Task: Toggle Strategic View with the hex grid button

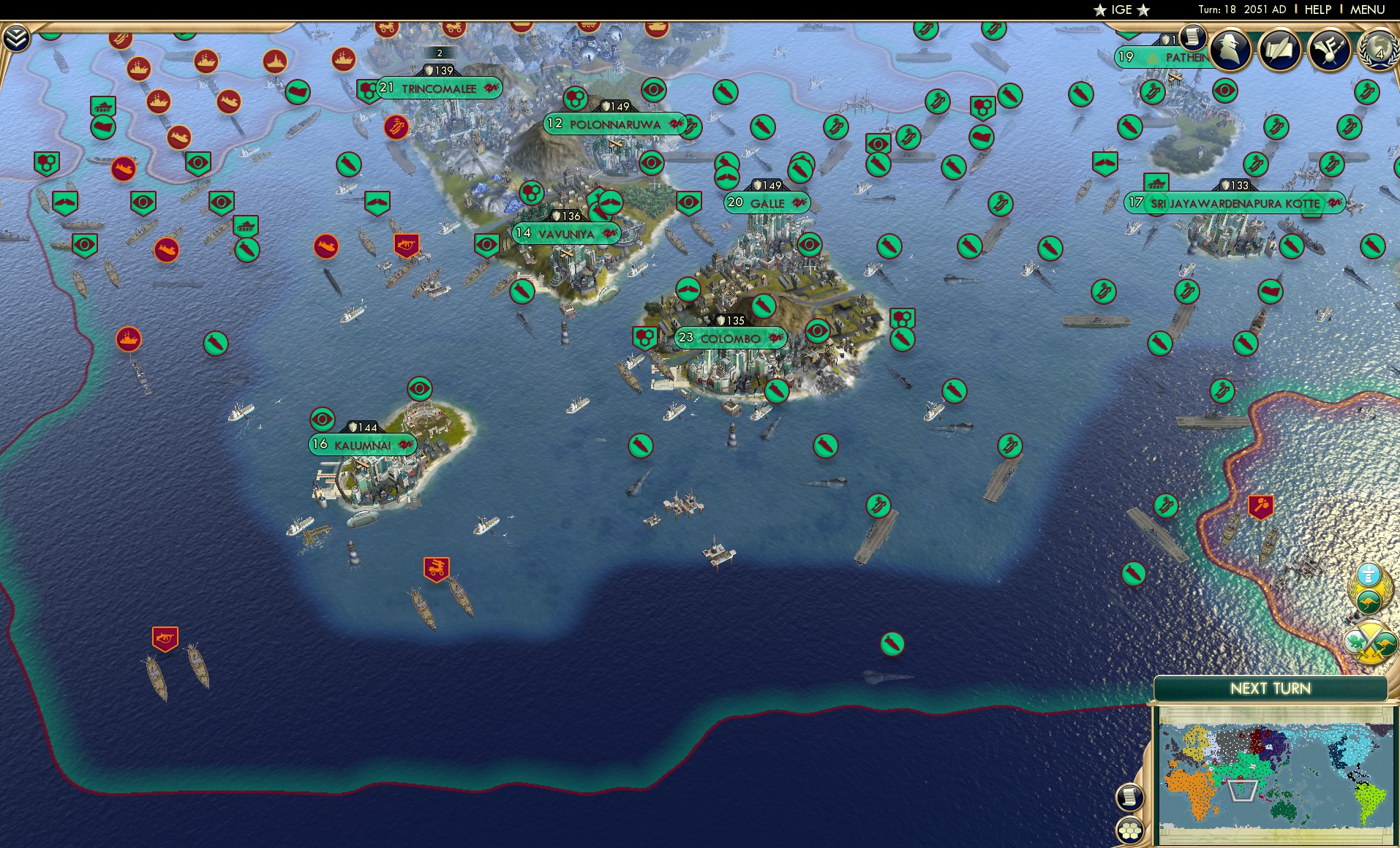Action: (1129, 830)
